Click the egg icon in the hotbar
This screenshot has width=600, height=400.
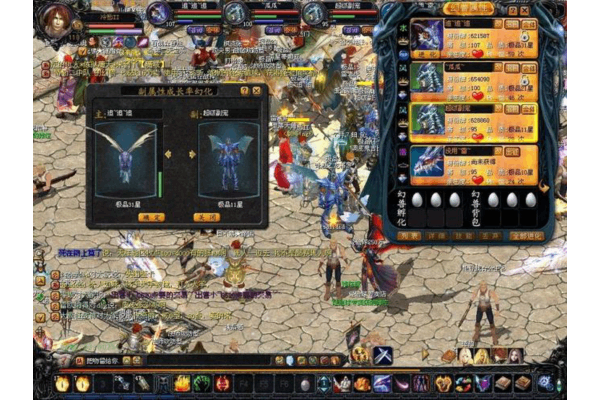[x=305, y=384]
